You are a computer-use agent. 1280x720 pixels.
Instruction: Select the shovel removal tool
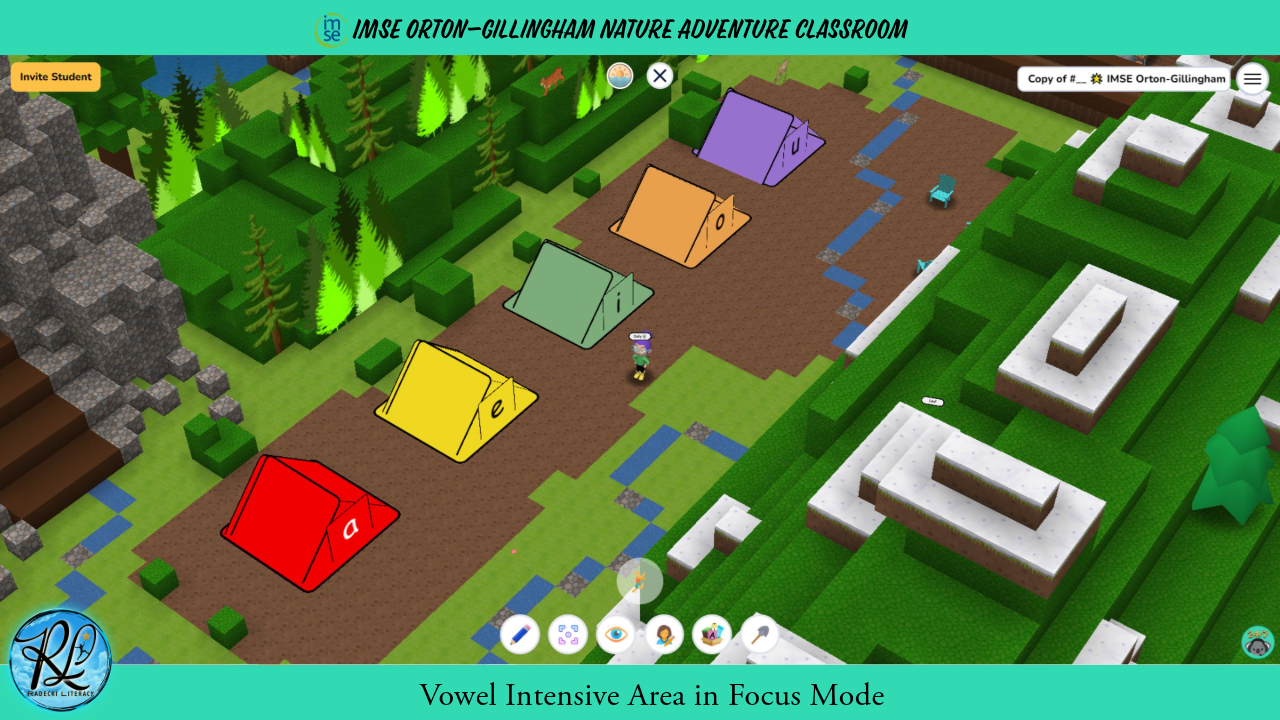click(758, 634)
